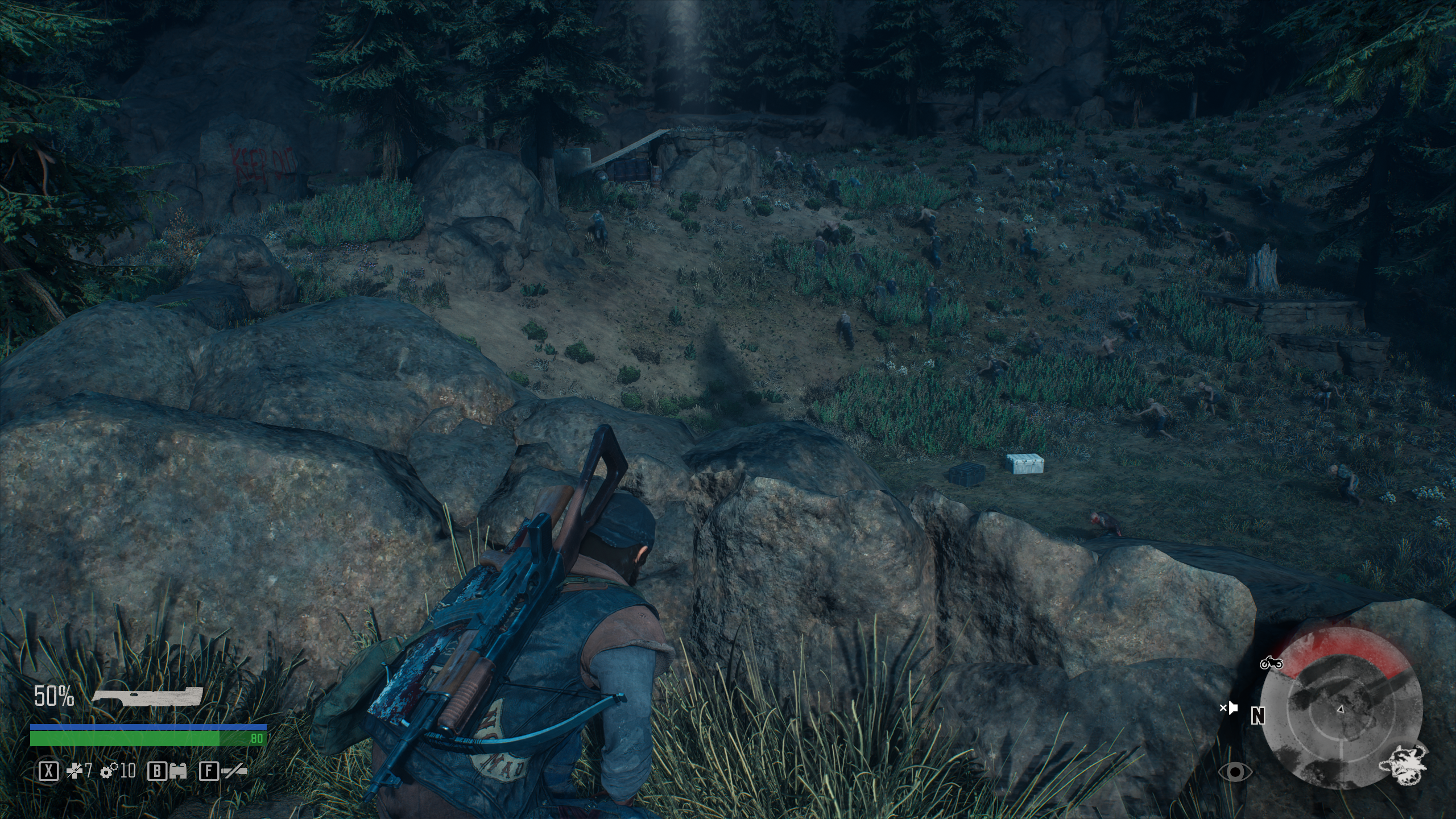Click the eye visibility indicator

1235,772
